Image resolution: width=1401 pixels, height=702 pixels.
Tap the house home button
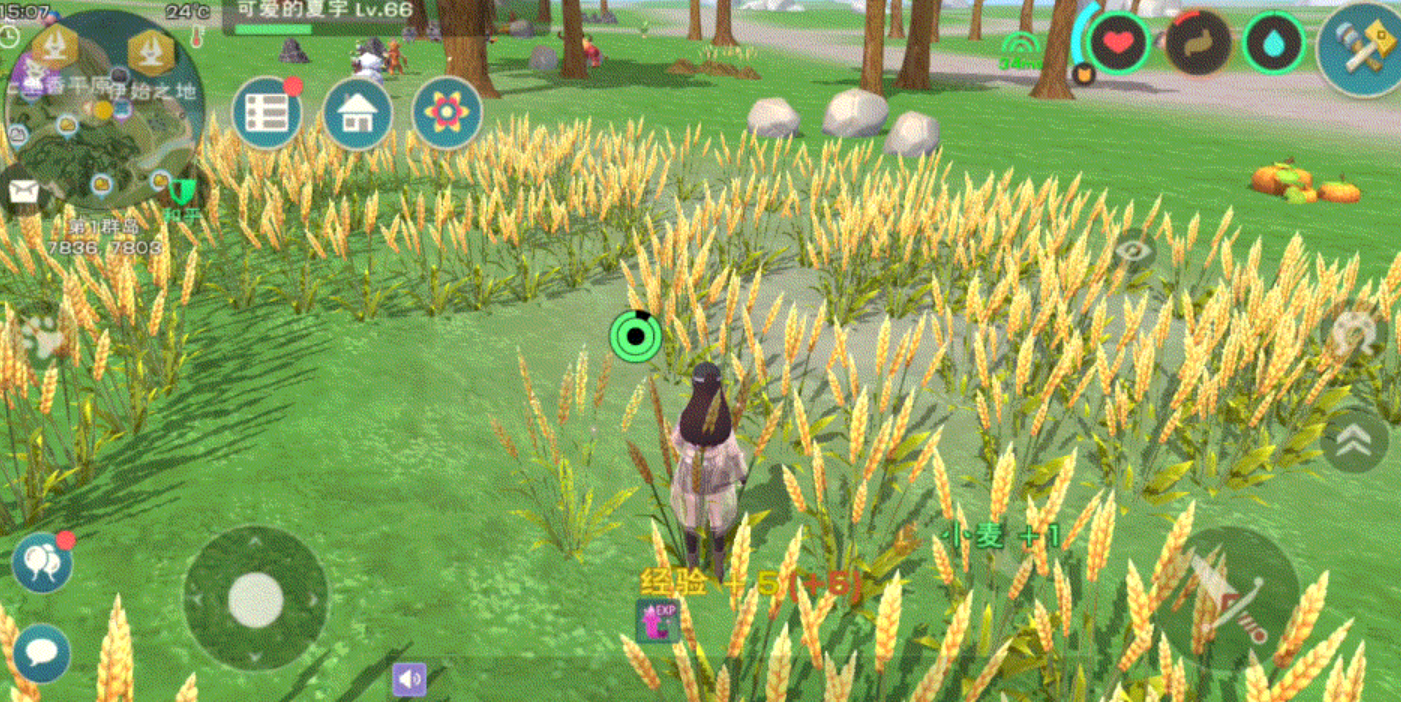pos(356,114)
